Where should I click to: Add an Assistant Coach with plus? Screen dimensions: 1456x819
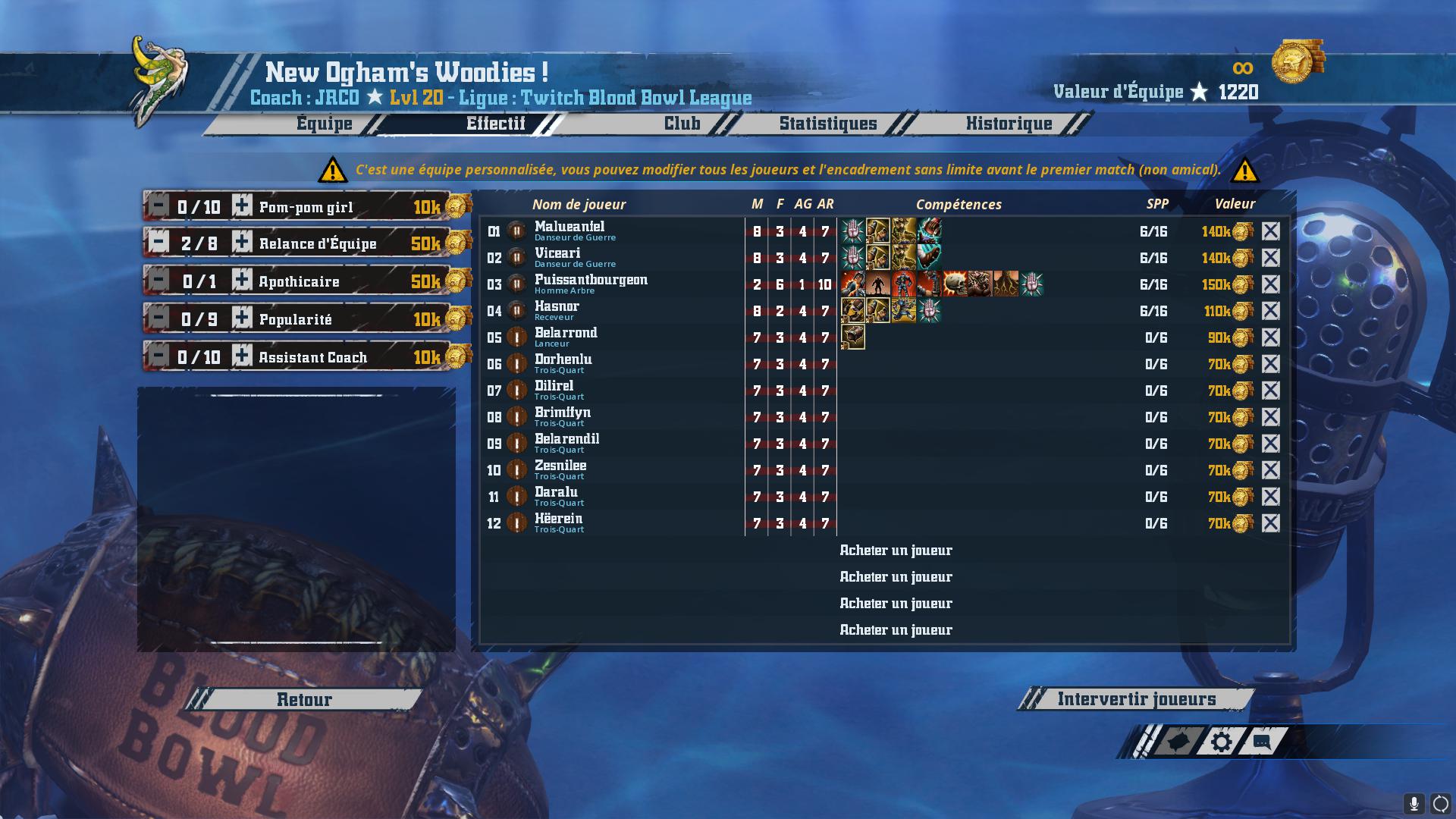point(242,356)
